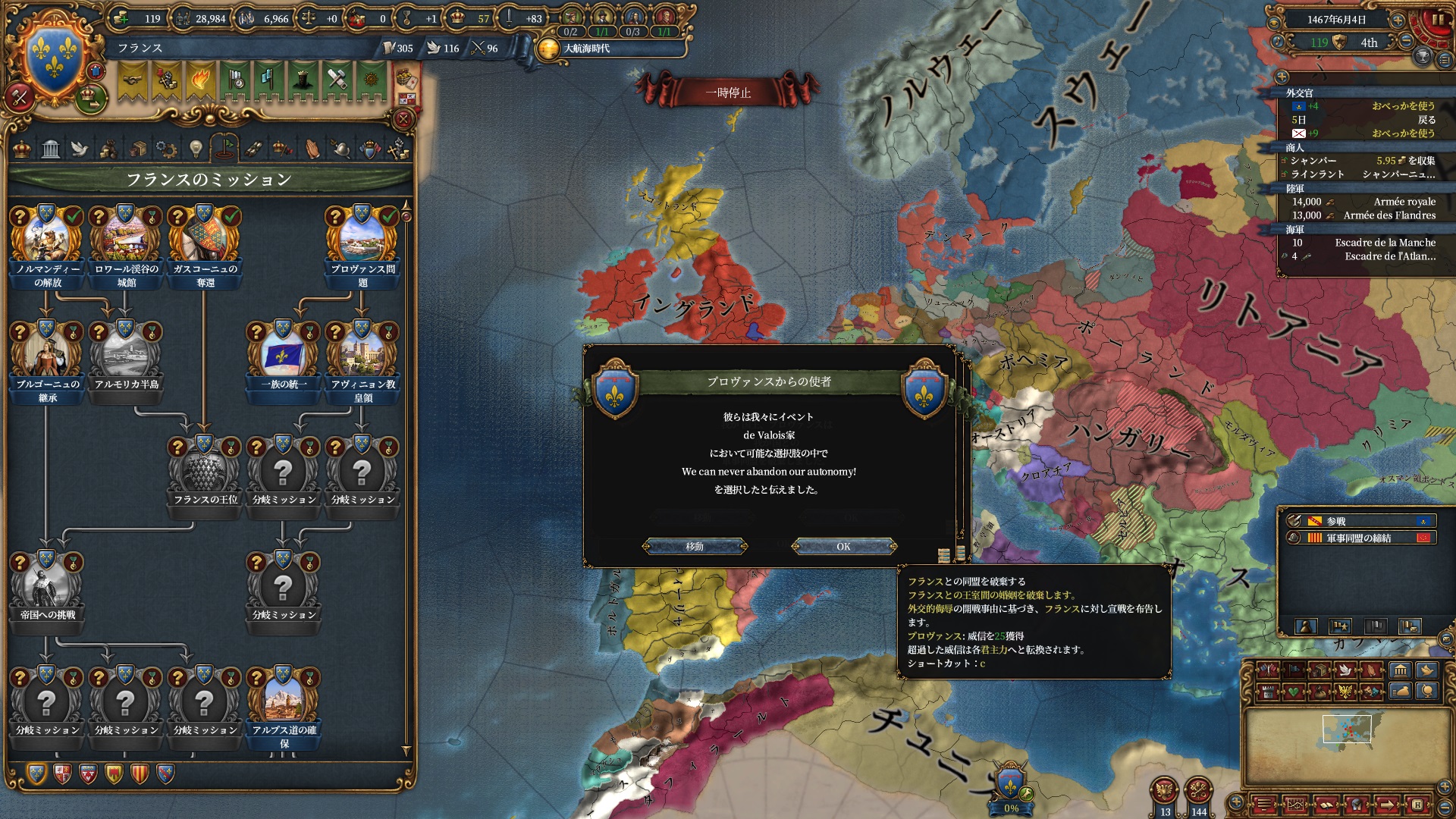Viewport: 1456px width, 819px height.
Task: Open the ロワール渓谷の城館 mission
Action: pos(126,244)
